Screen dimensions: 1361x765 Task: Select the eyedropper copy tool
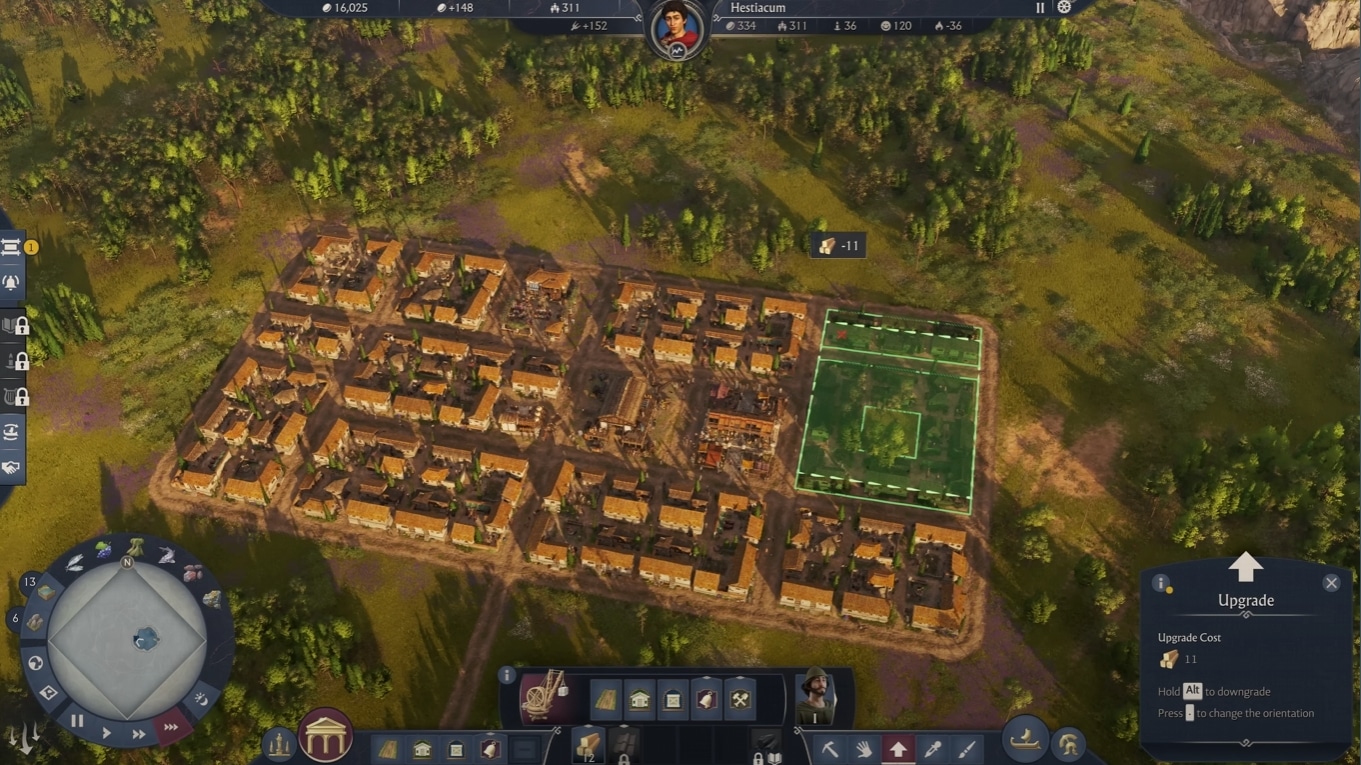[x=932, y=748]
